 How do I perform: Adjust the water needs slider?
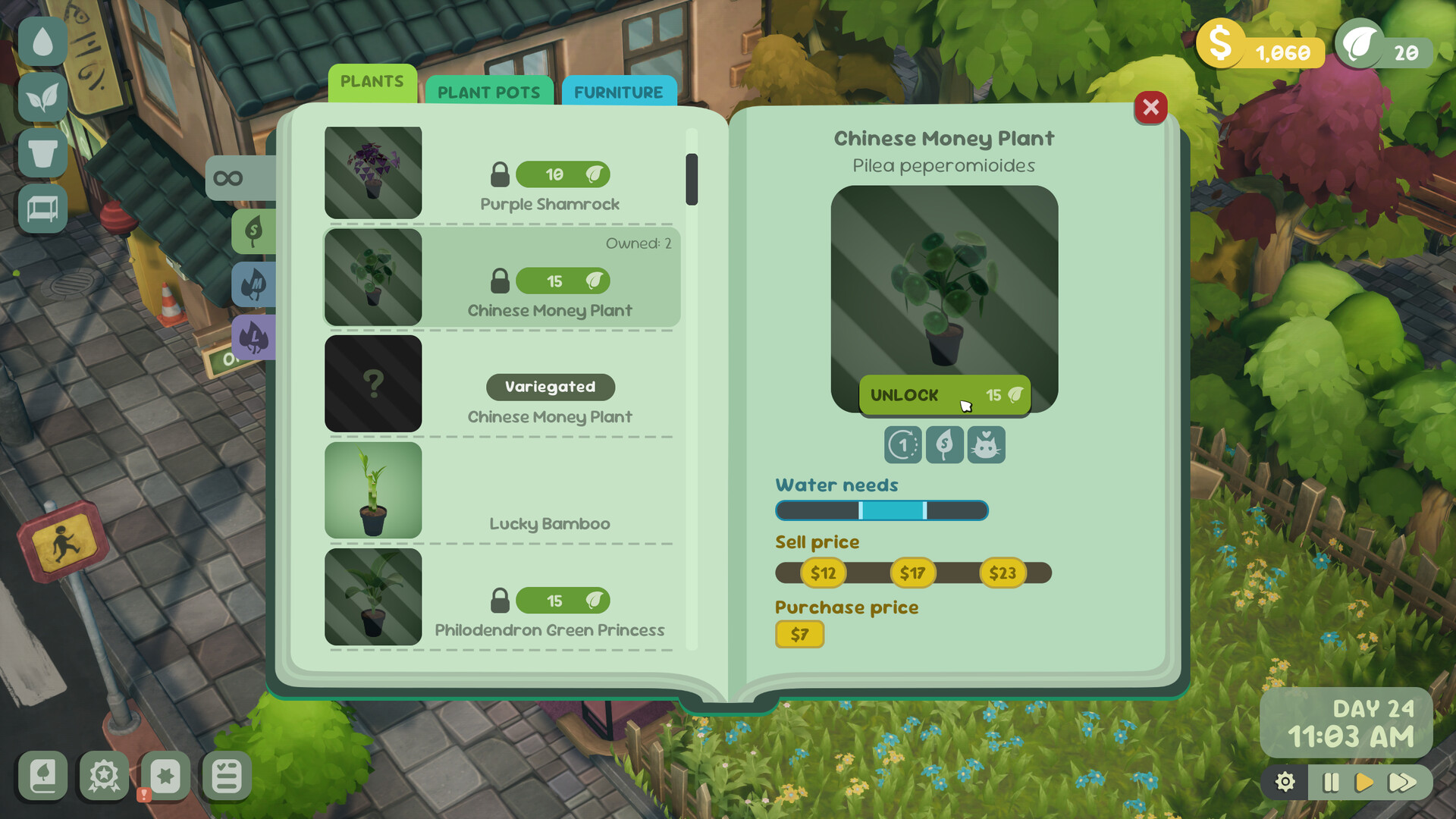[880, 510]
